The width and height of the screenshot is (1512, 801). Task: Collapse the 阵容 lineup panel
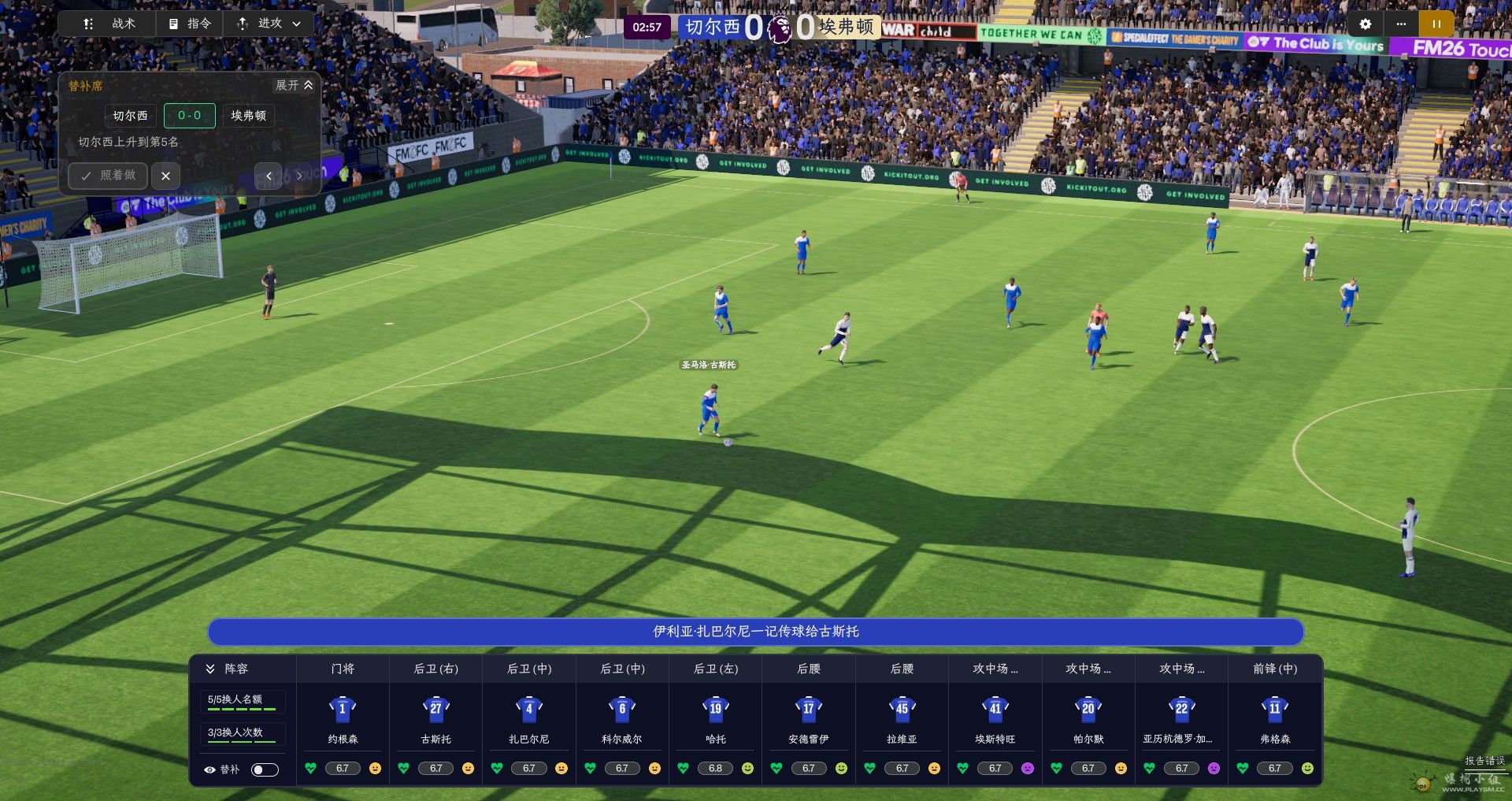(x=210, y=669)
